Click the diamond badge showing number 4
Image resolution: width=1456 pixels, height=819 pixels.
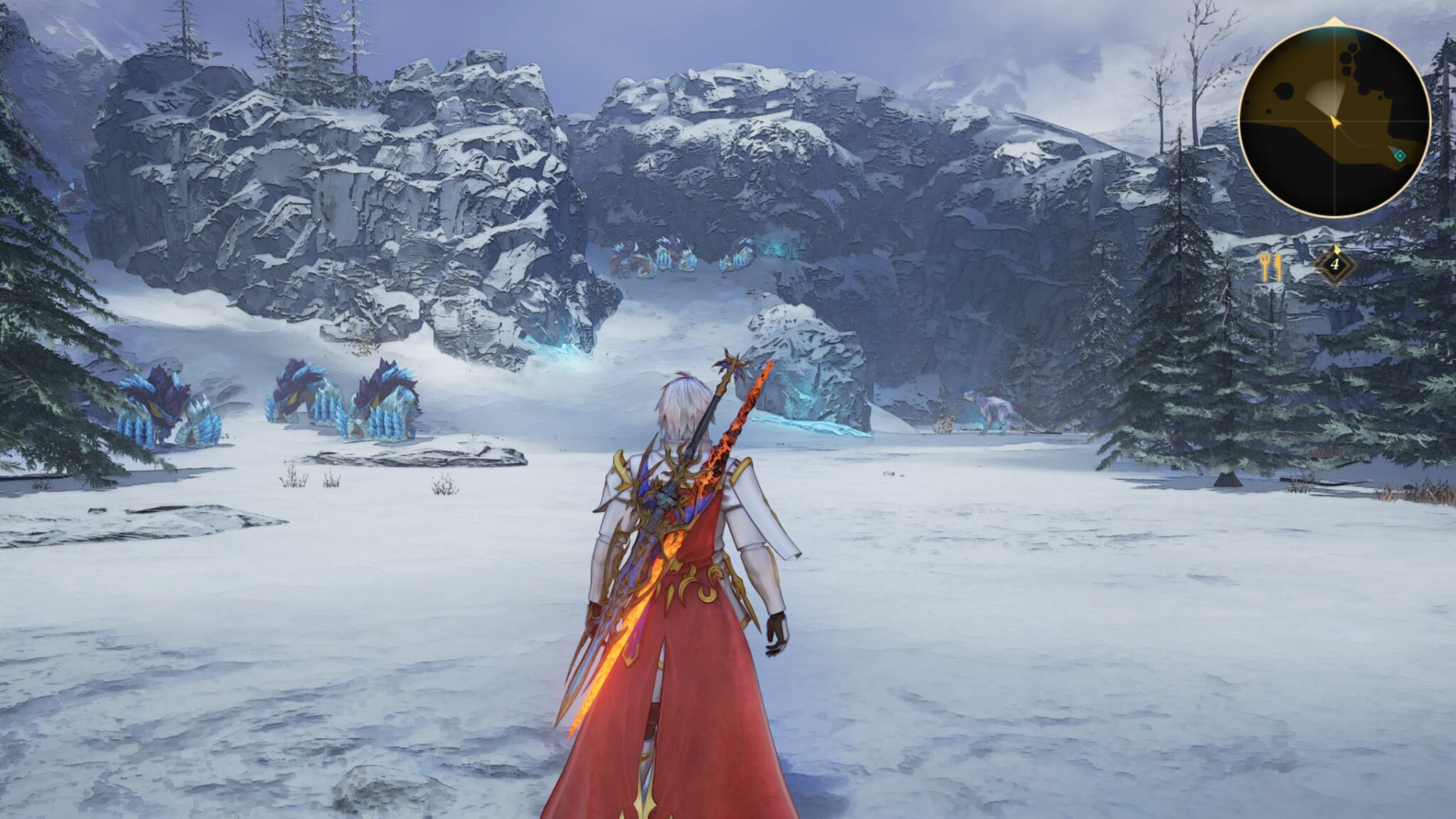[x=1334, y=265]
